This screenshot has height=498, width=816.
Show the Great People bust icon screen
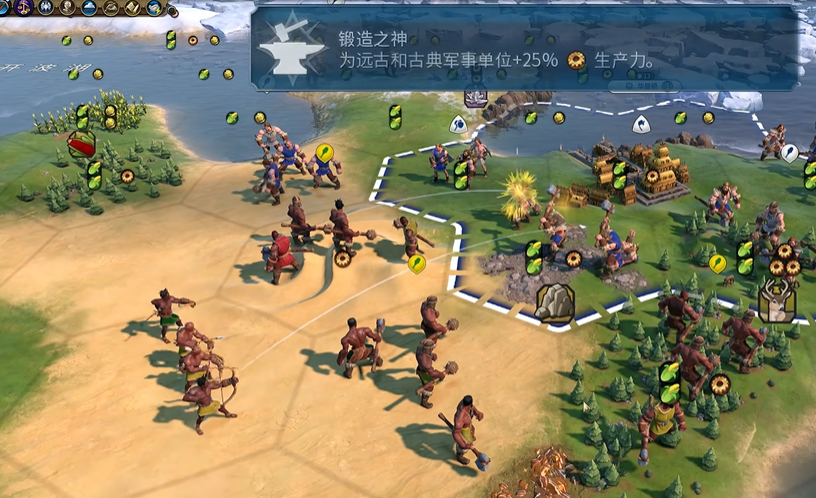(67, 7)
